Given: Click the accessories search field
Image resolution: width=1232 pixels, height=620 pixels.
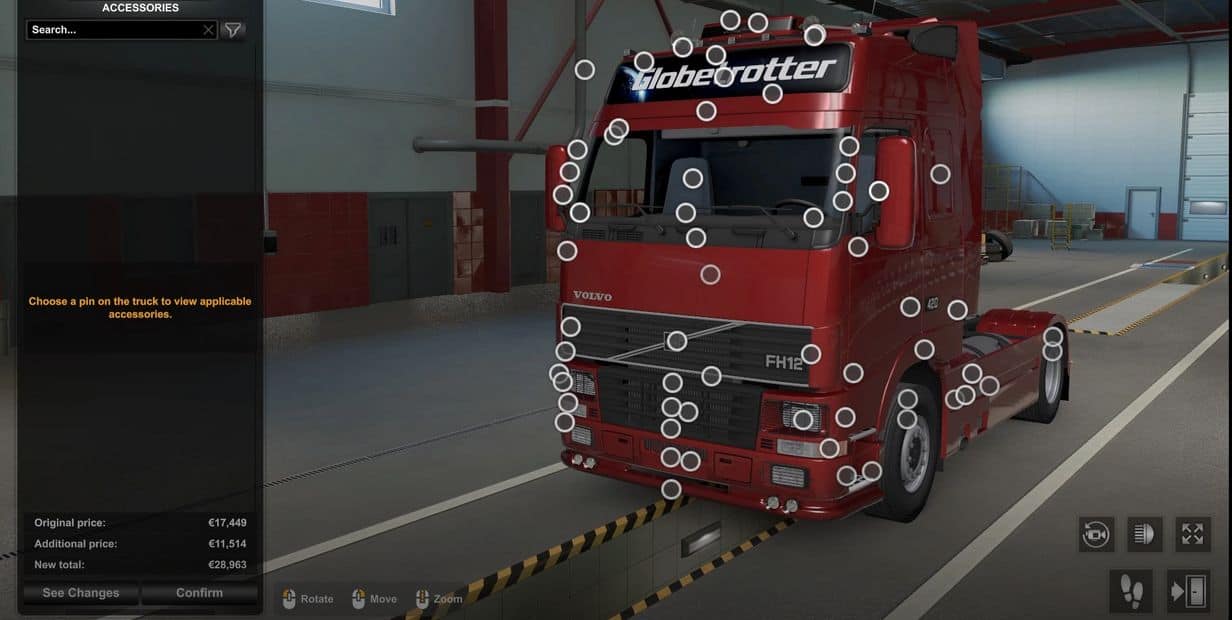Looking at the screenshot, I should pos(115,30).
